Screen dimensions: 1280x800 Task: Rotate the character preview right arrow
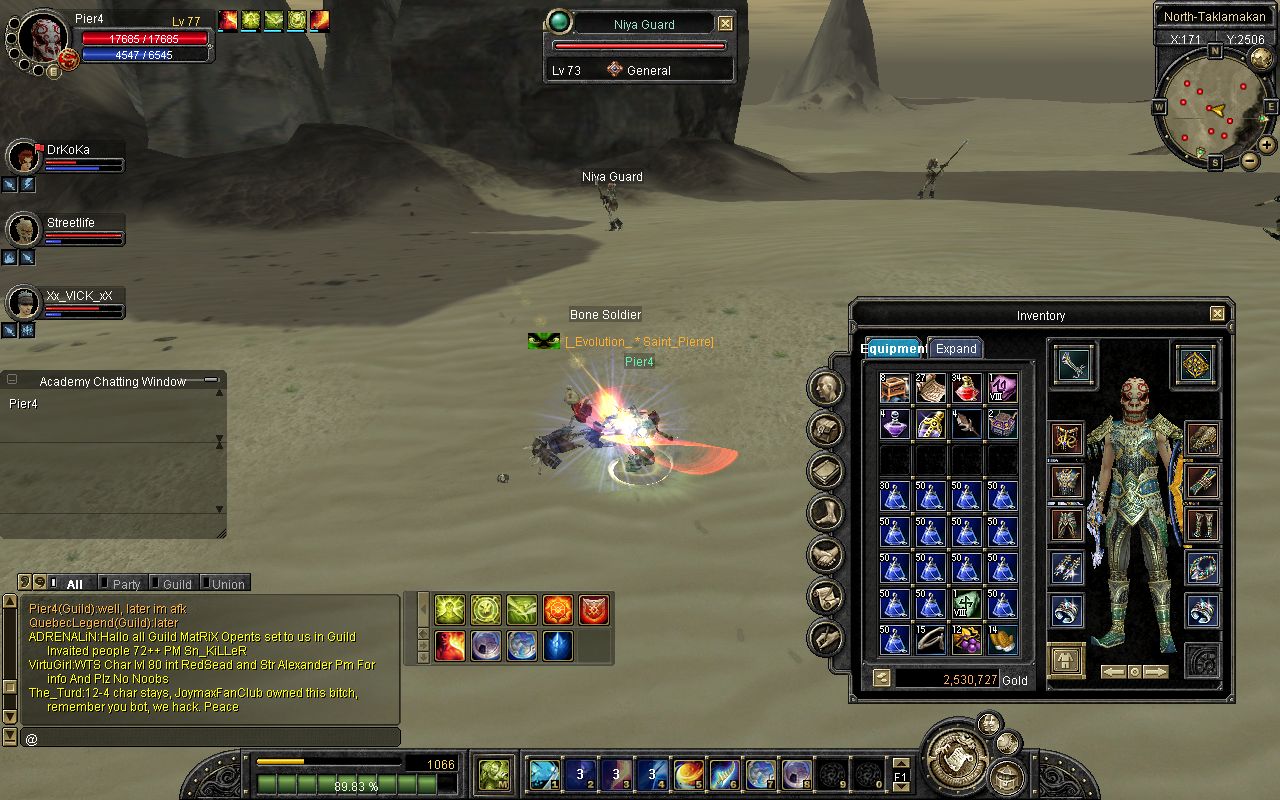[1156, 672]
